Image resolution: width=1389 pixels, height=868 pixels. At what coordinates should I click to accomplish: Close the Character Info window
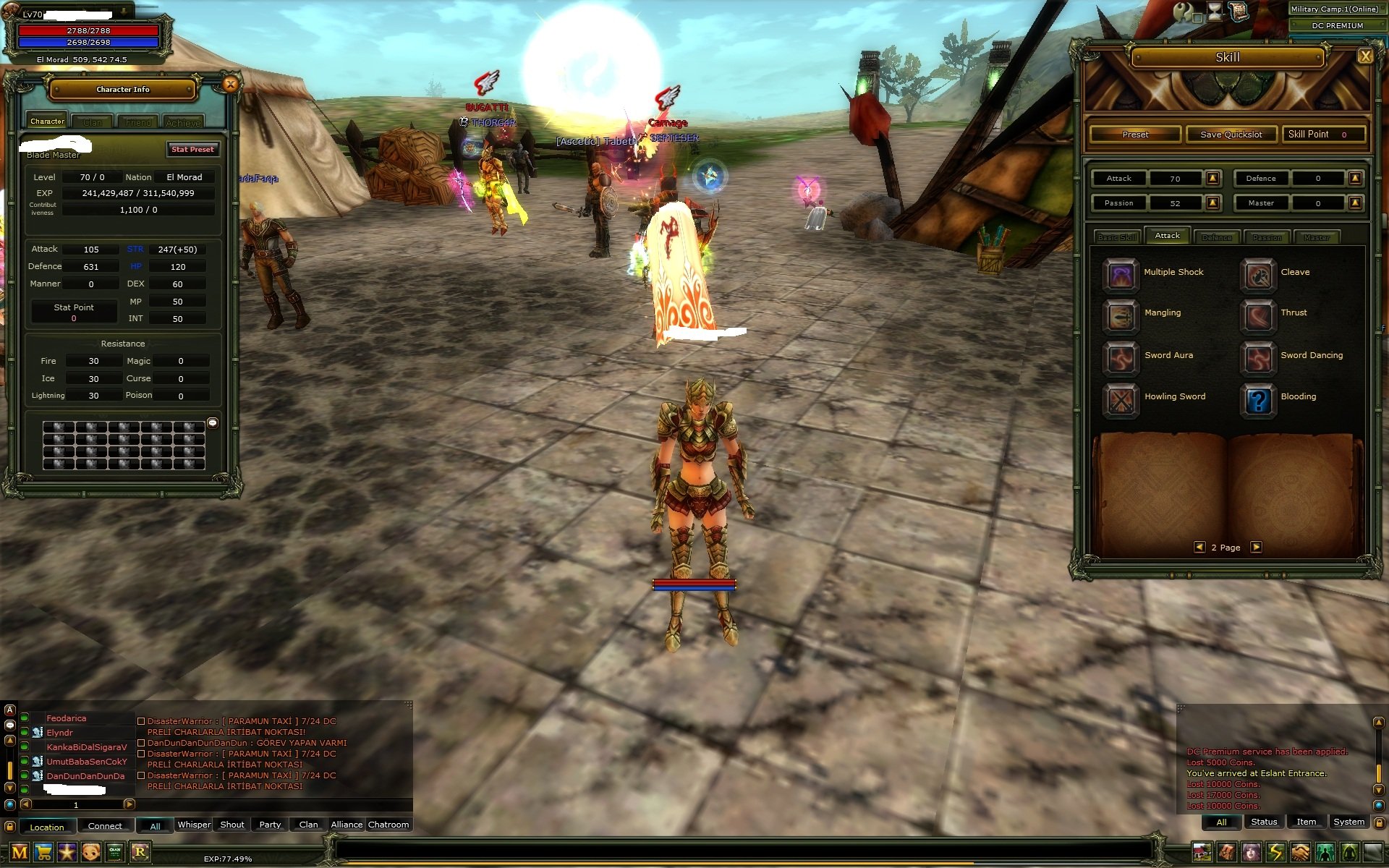coord(231,85)
